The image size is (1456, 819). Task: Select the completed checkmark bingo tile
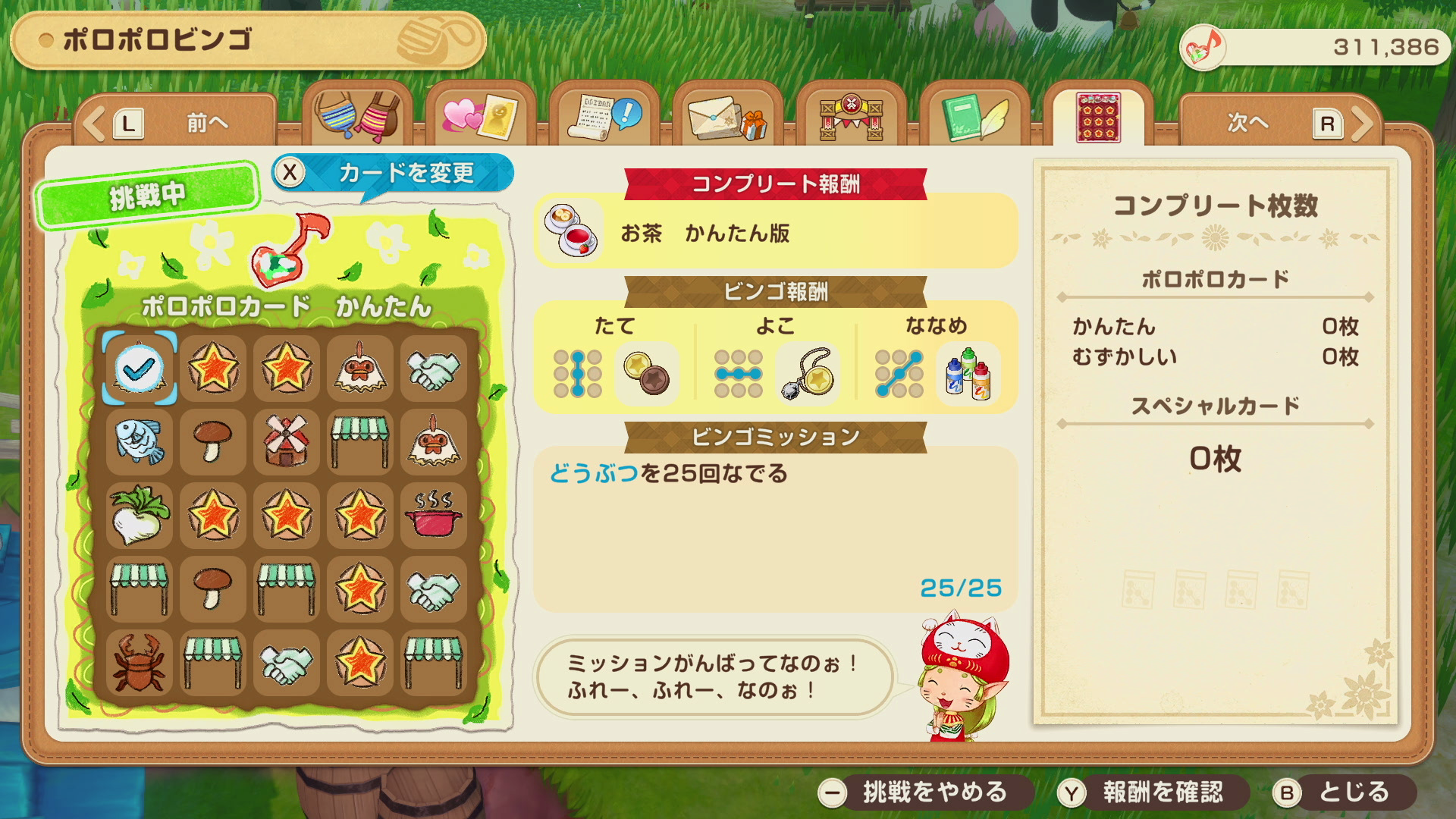140,369
